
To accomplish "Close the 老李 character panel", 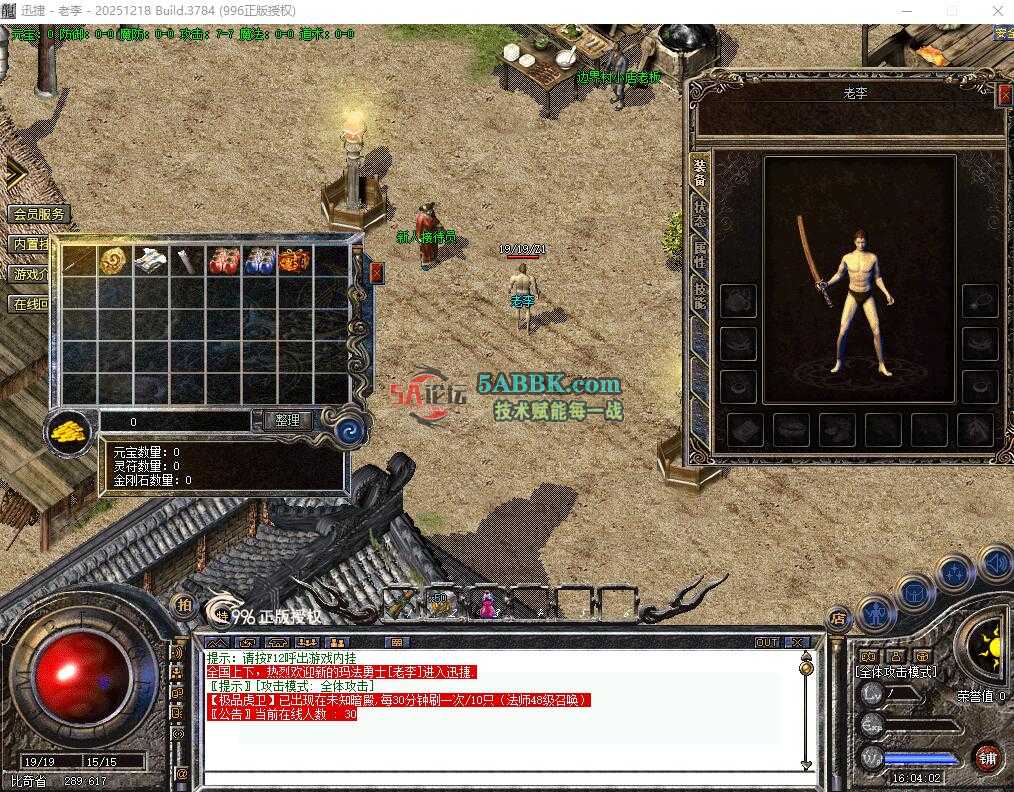I will 1004,95.
